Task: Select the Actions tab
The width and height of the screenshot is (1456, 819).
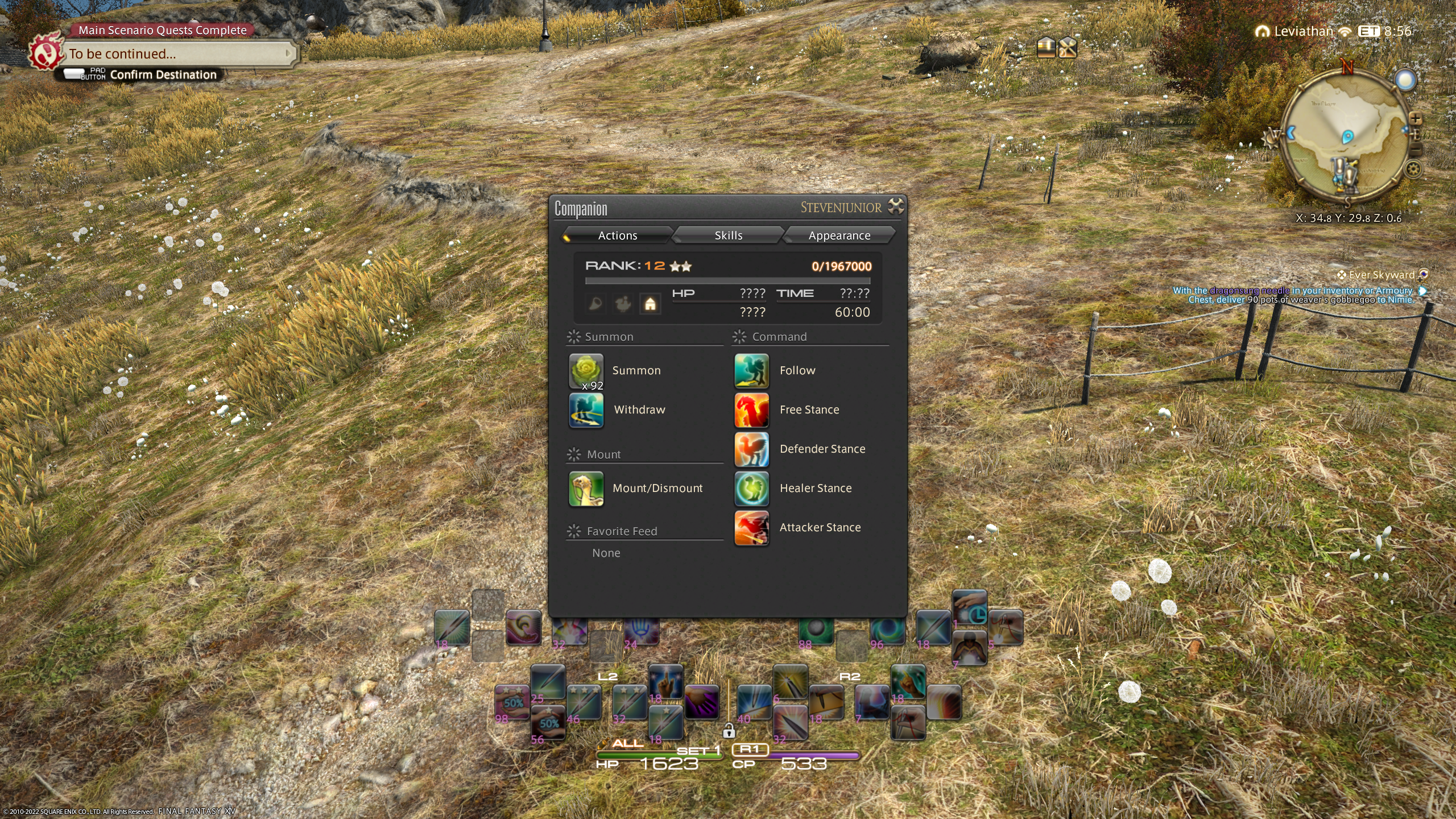Action: 617,235
